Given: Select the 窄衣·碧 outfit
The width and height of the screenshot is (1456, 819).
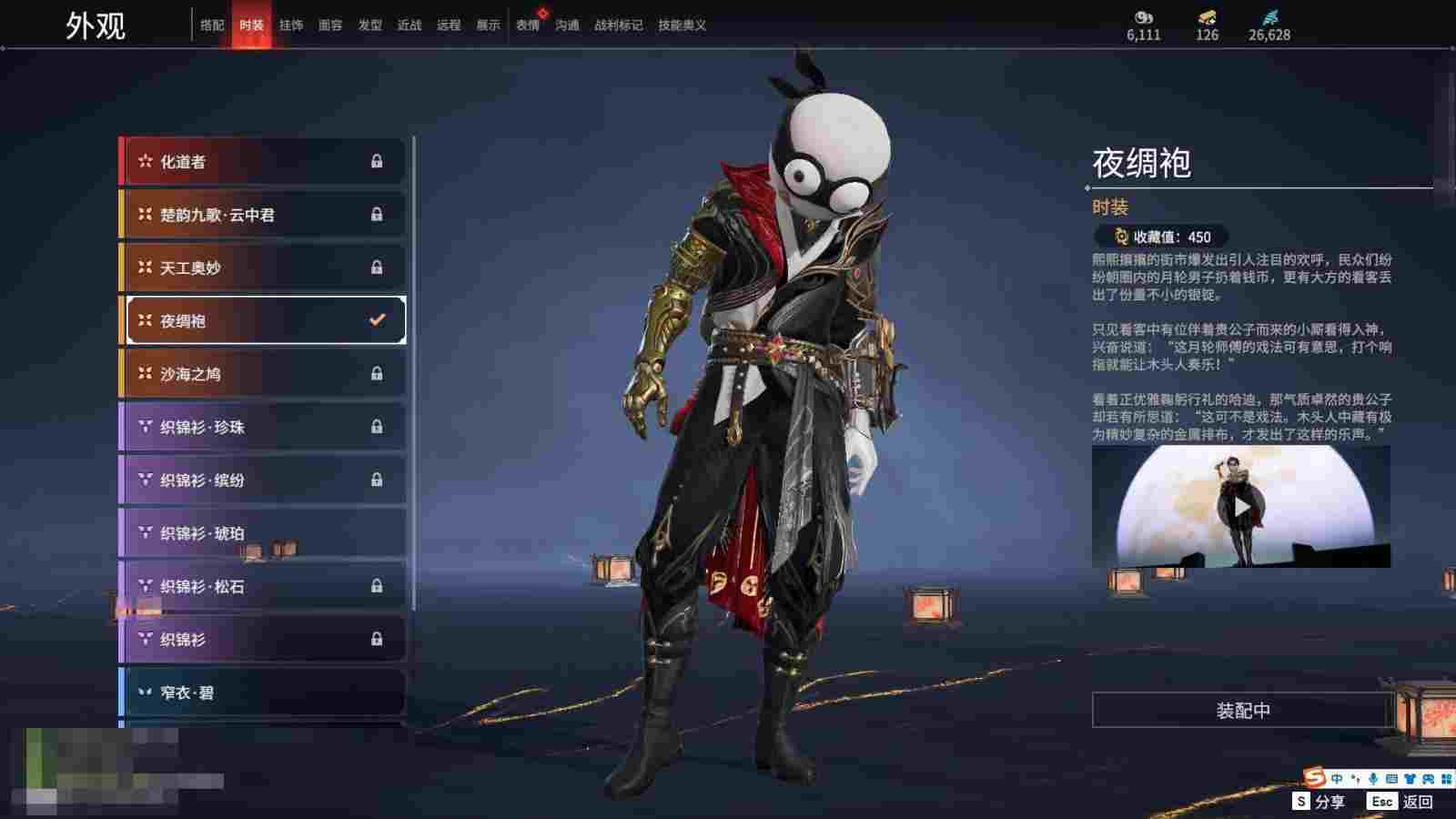Looking at the screenshot, I should pos(262,693).
